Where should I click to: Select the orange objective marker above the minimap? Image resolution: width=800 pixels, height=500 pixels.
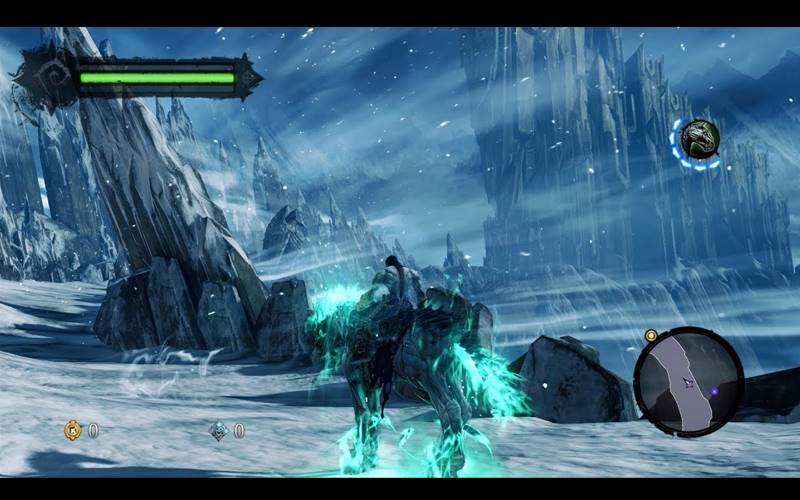click(651, 335)
